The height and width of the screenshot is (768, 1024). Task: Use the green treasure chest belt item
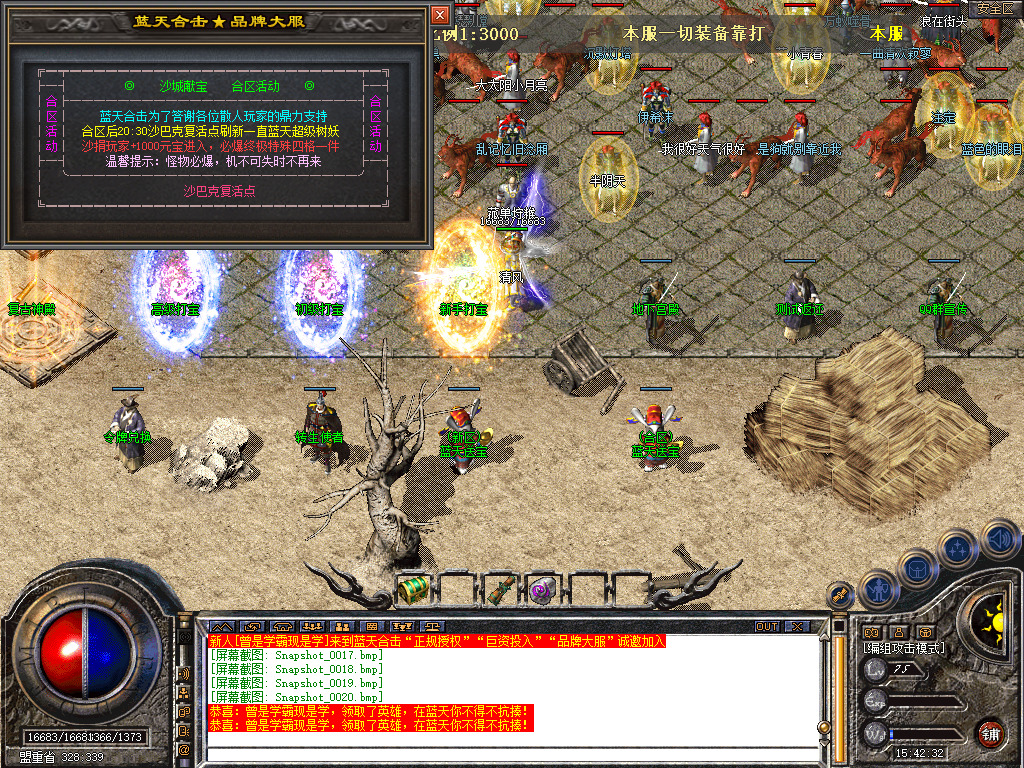point(413,590)
